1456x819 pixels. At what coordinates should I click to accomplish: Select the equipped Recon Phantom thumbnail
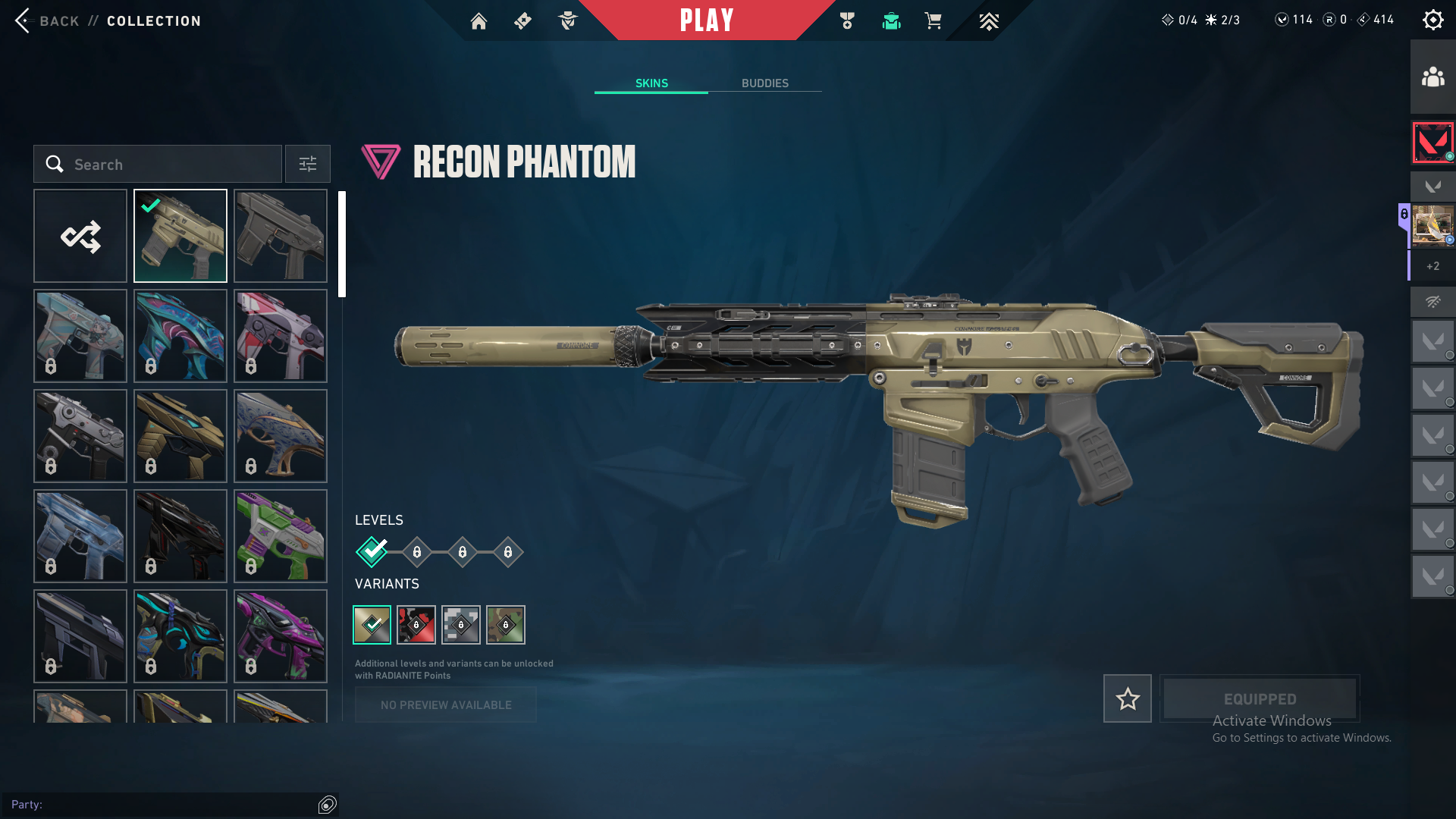180,236
